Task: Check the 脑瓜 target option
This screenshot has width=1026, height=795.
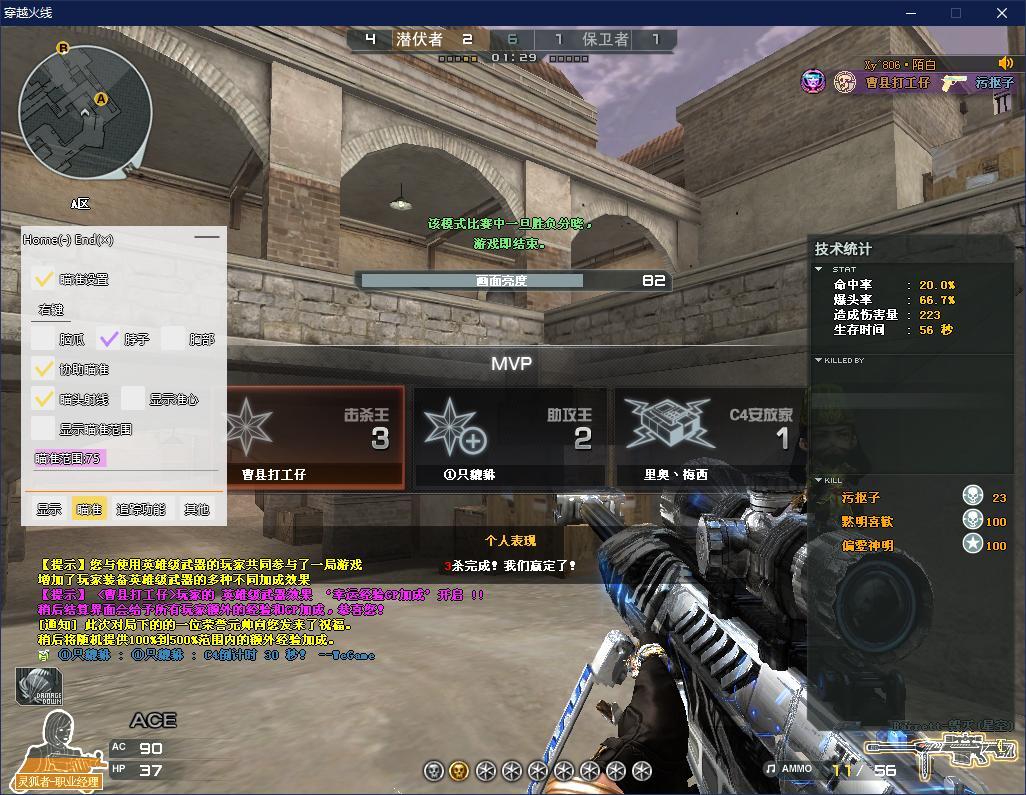Action: coord(43,339)
